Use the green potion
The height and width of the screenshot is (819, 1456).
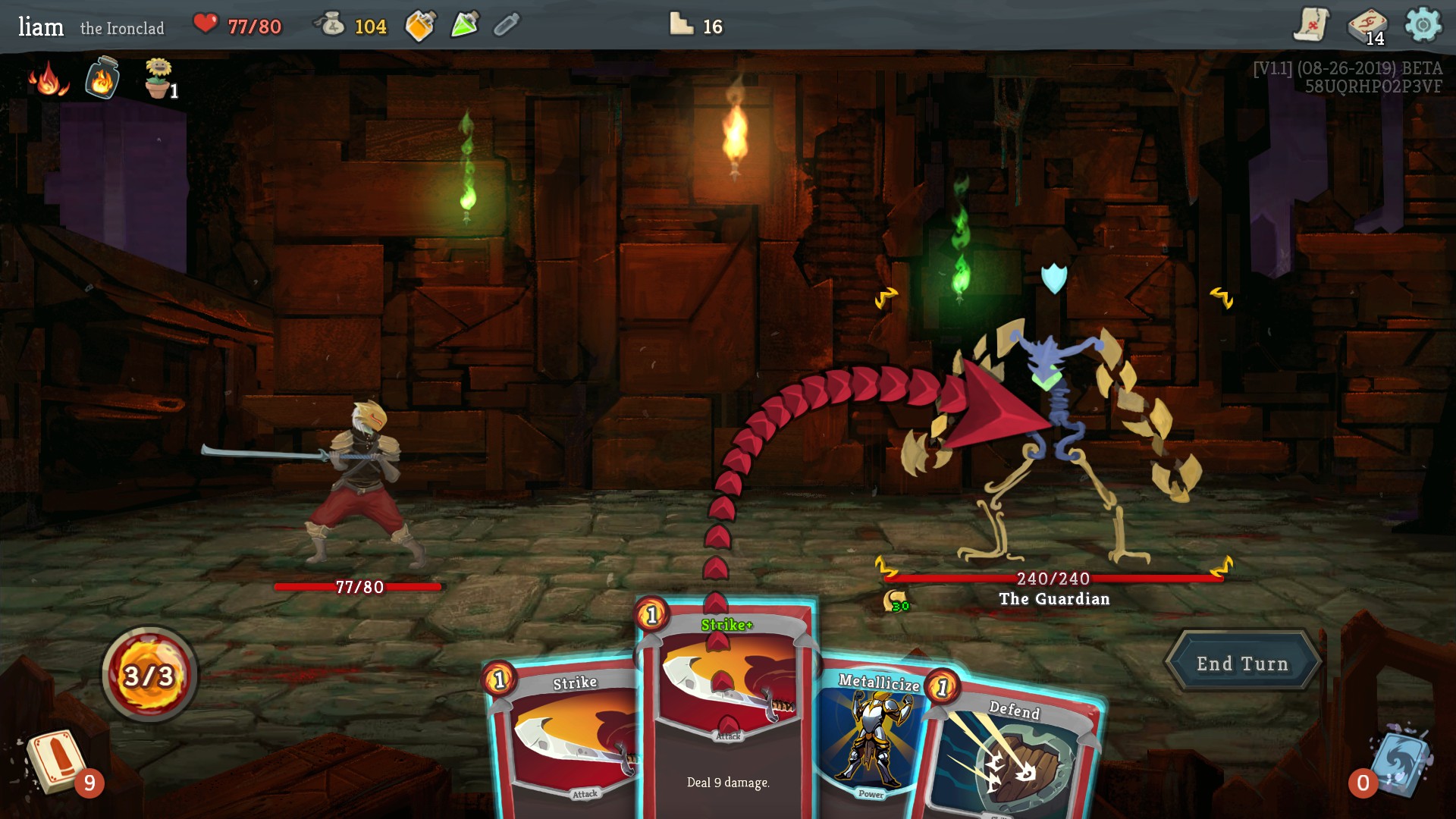(465, 25)
